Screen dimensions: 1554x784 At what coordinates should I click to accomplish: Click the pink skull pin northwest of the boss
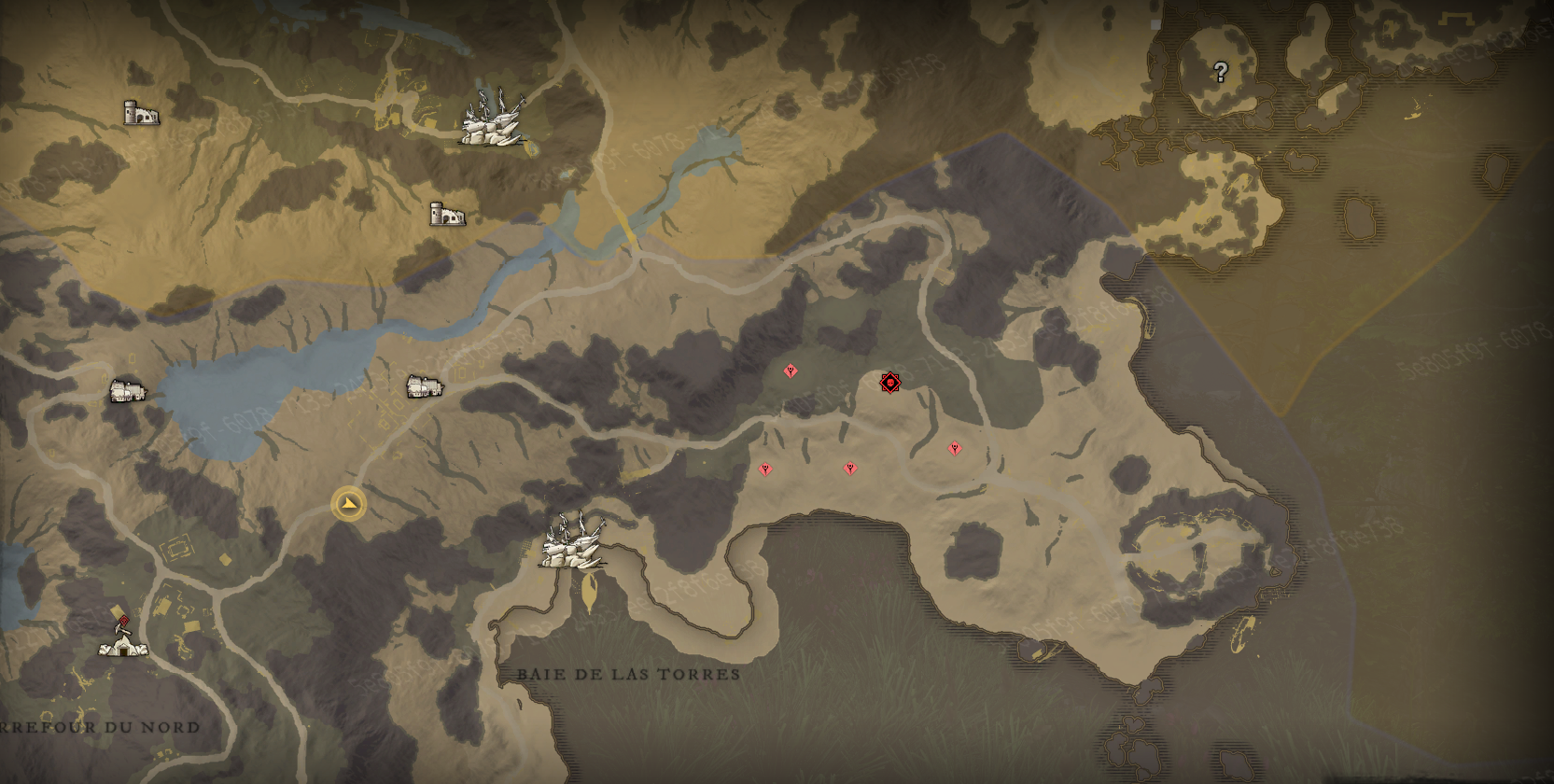point(791,371)
